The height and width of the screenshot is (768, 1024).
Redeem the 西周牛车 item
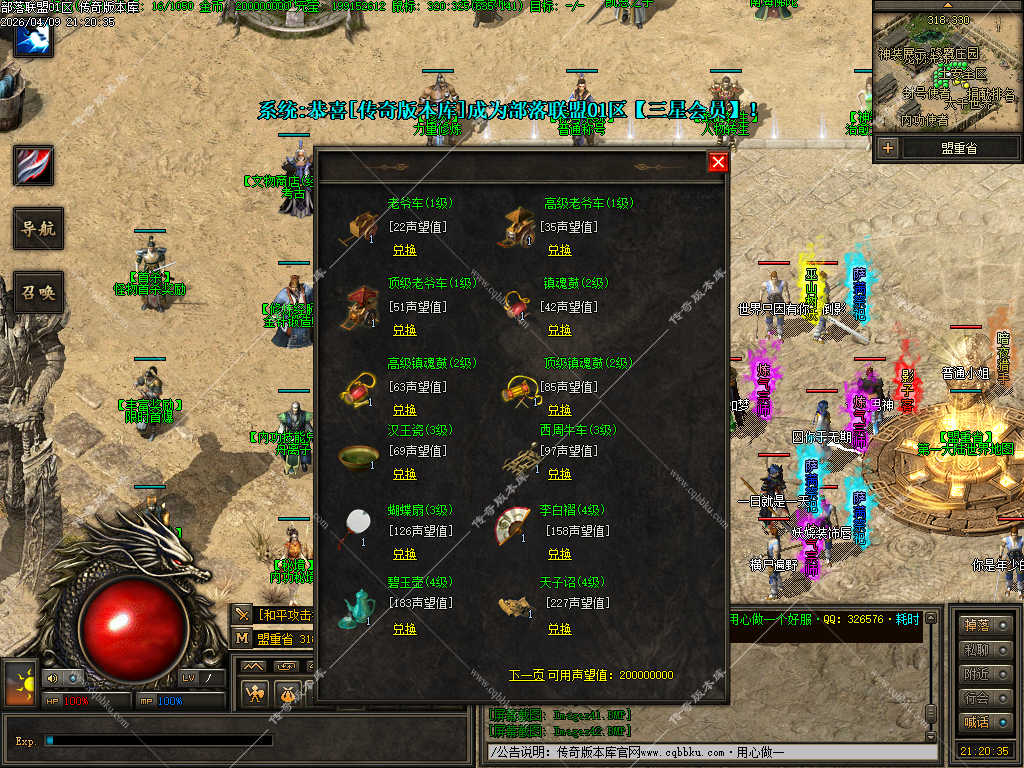pyautogui.click(x=559, y=474)
